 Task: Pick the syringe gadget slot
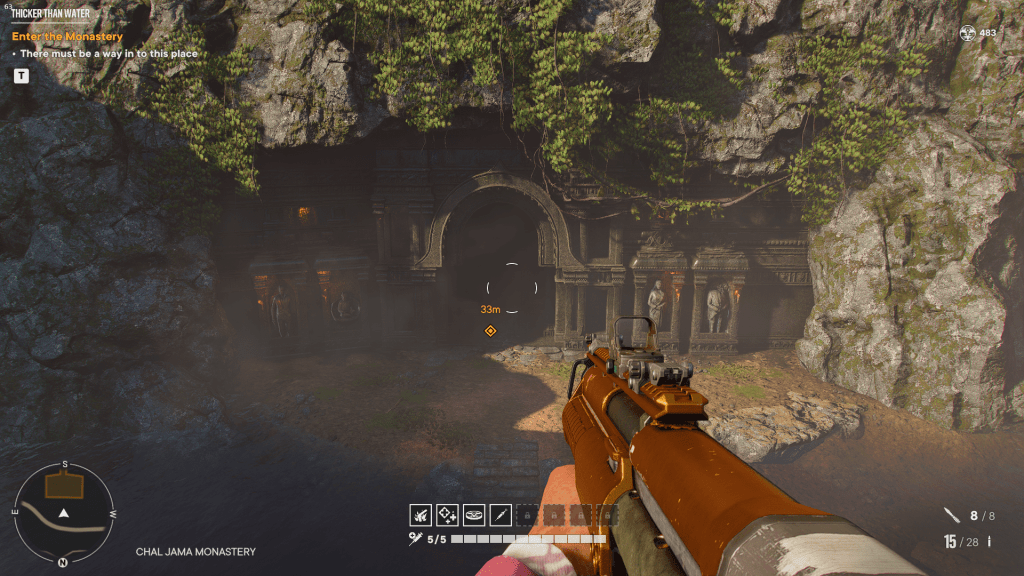click(501, 515)
